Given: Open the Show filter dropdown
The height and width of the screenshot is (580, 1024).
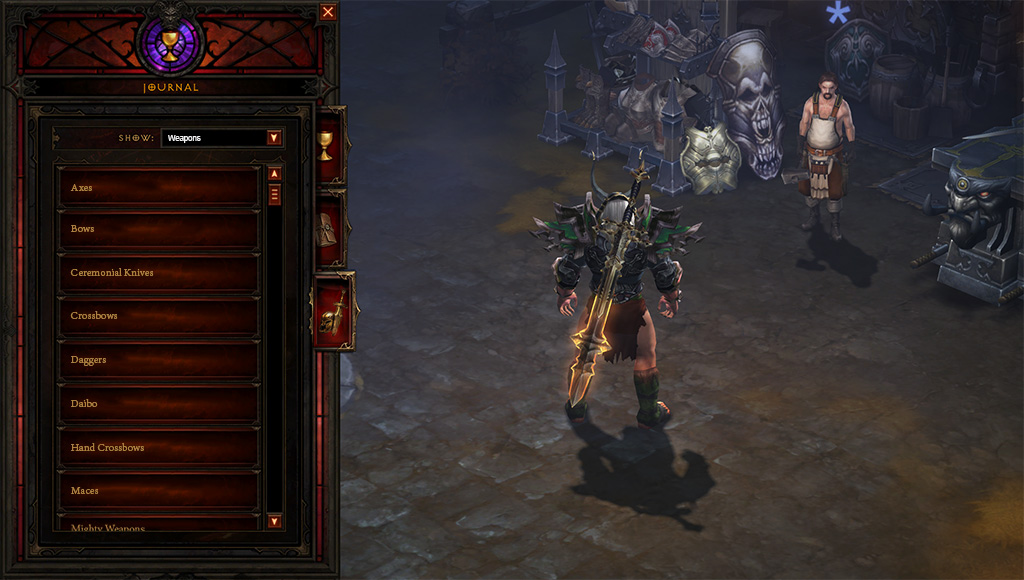Looking at the screenshot, I should [274, 138].
